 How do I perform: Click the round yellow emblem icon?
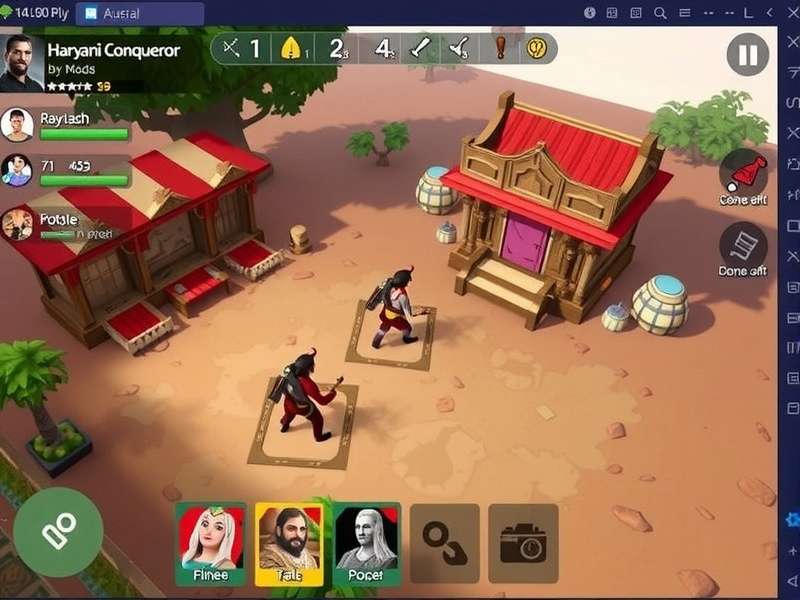[539, 48]
